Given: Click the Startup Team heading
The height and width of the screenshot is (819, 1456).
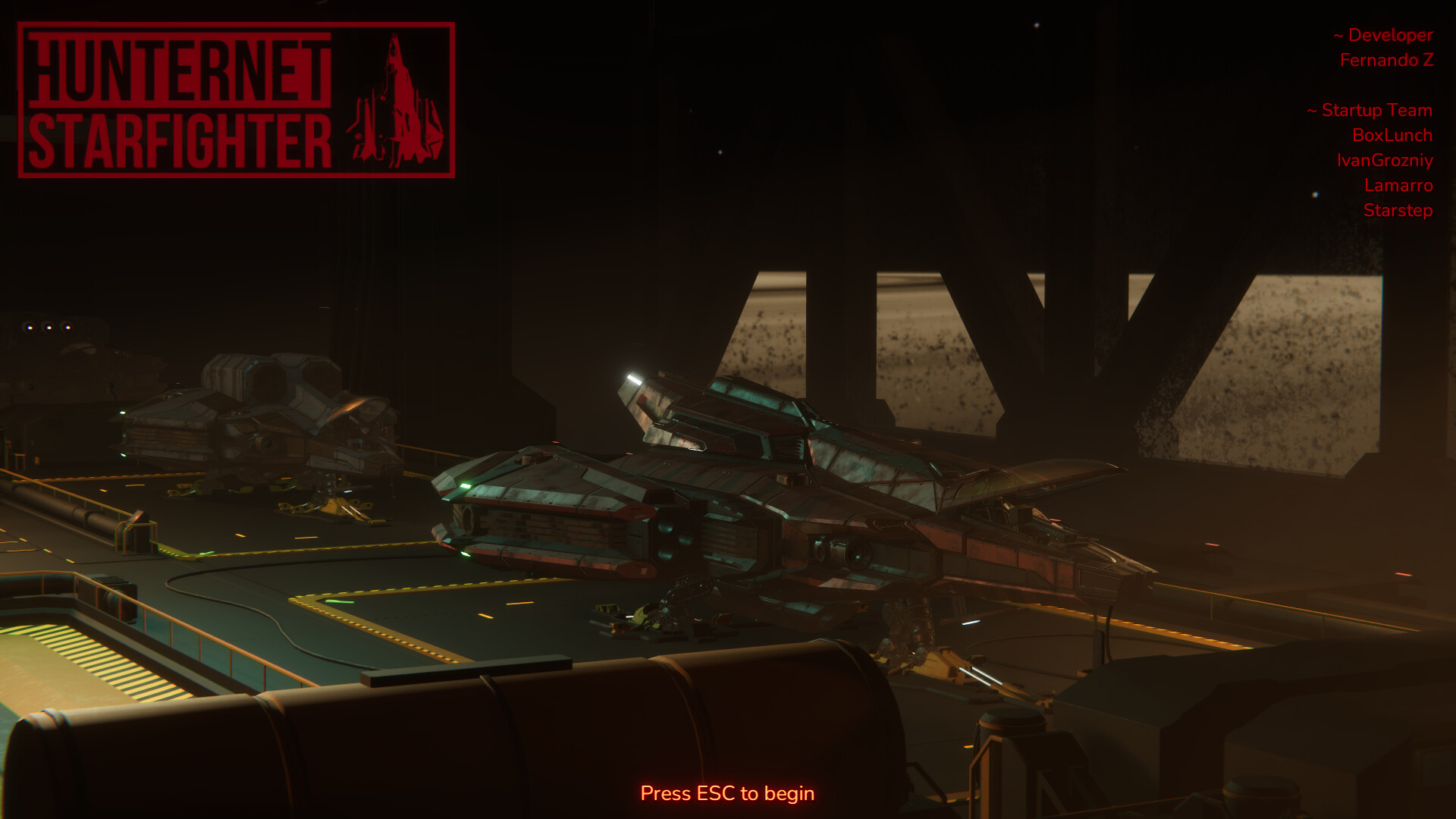Looking at the screenshot, I should [1367, 111].
